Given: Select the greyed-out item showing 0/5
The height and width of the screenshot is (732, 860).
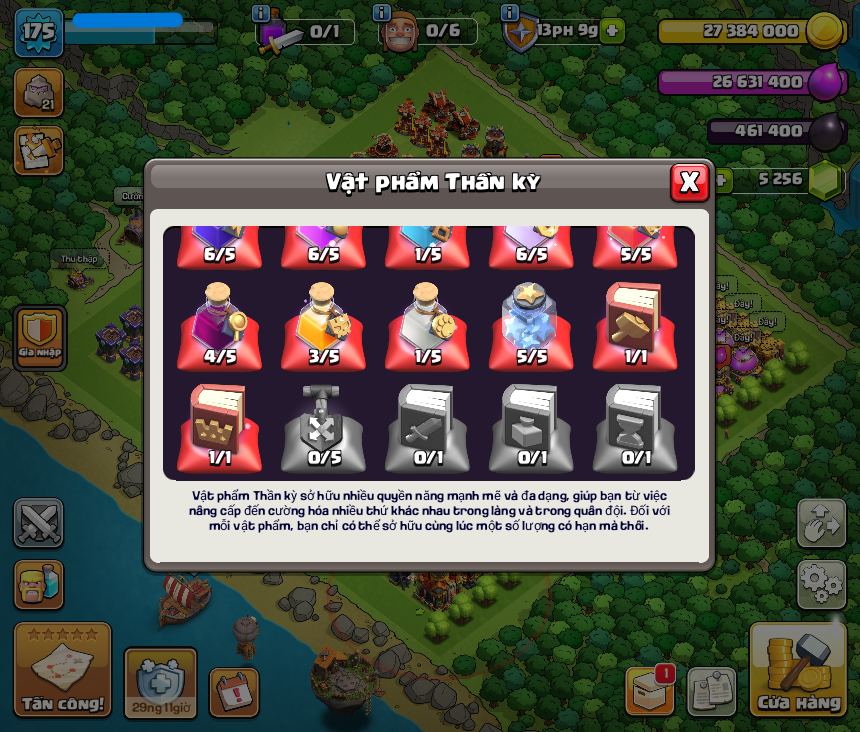Looking at the screenshot, I should point(324,426).
